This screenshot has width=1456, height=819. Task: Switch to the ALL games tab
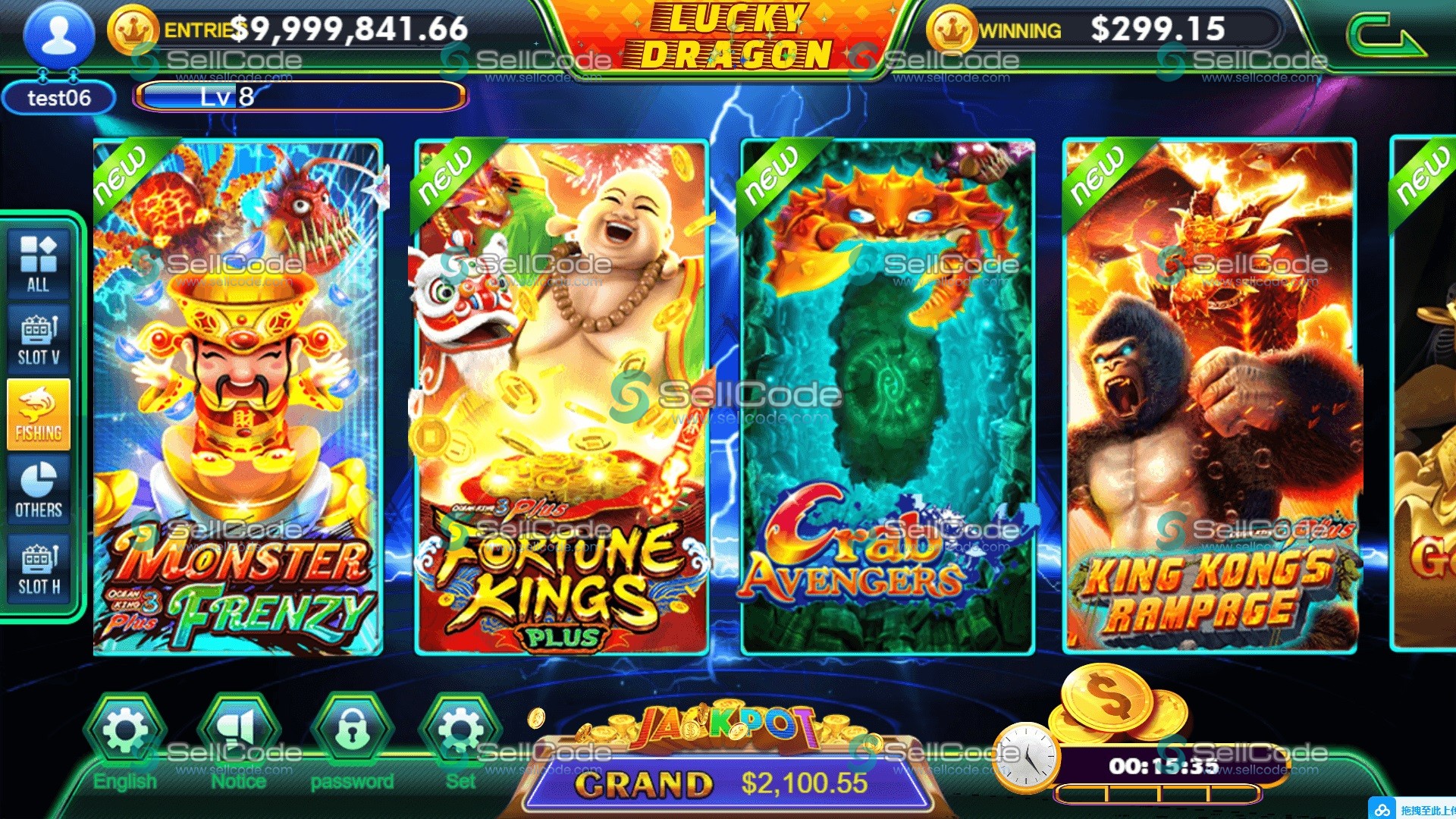(39, 263)
